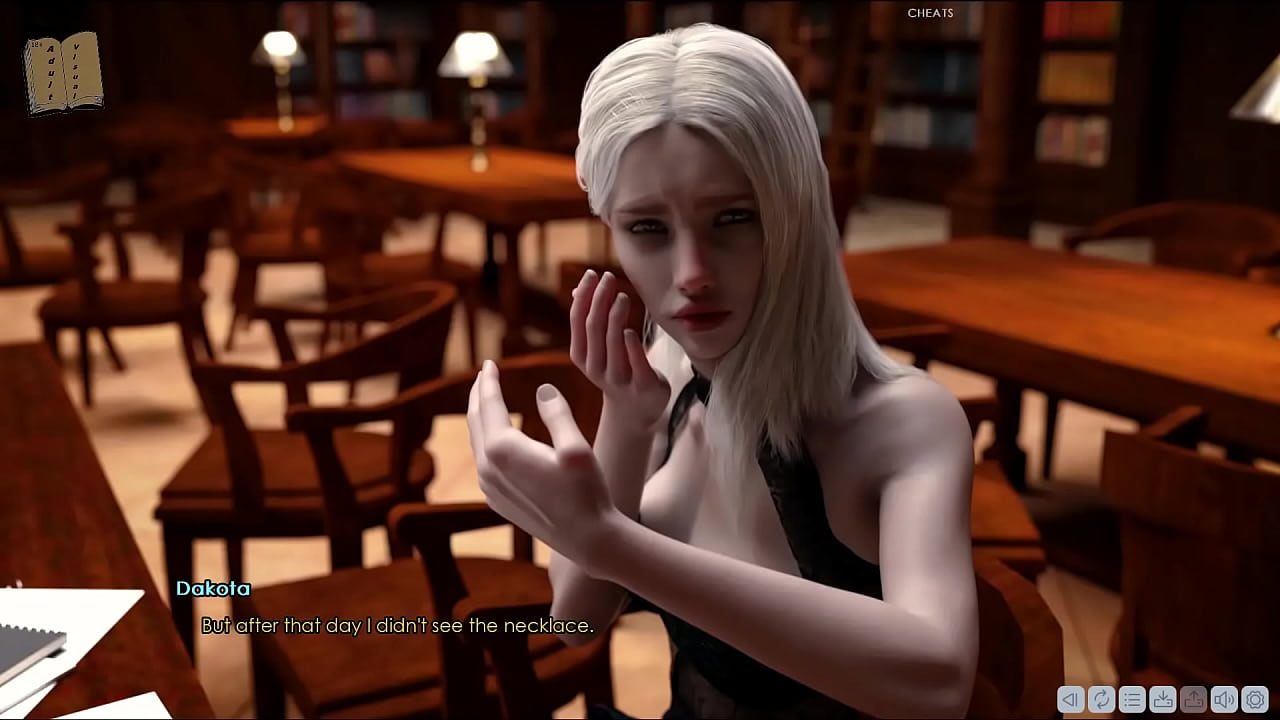This screenshot has height=720, width=1280.
Task: Open the CHEATS menu at the top
Action: tap(930, 13)
